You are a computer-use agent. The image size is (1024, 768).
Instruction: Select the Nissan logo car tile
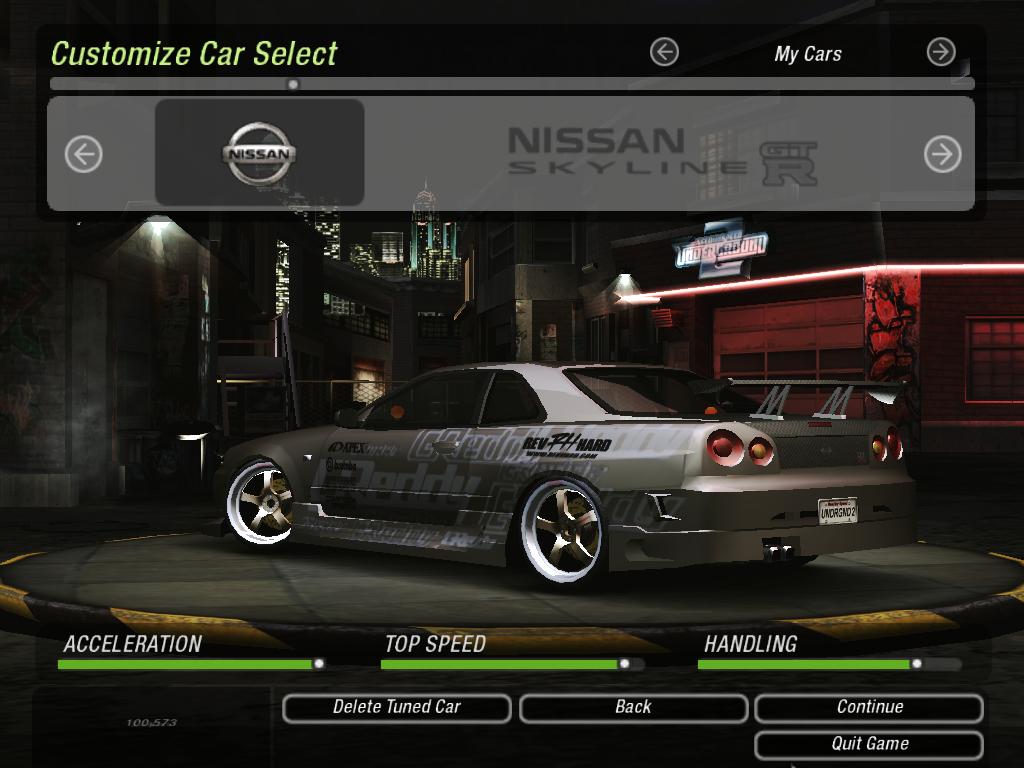(259, 153)
